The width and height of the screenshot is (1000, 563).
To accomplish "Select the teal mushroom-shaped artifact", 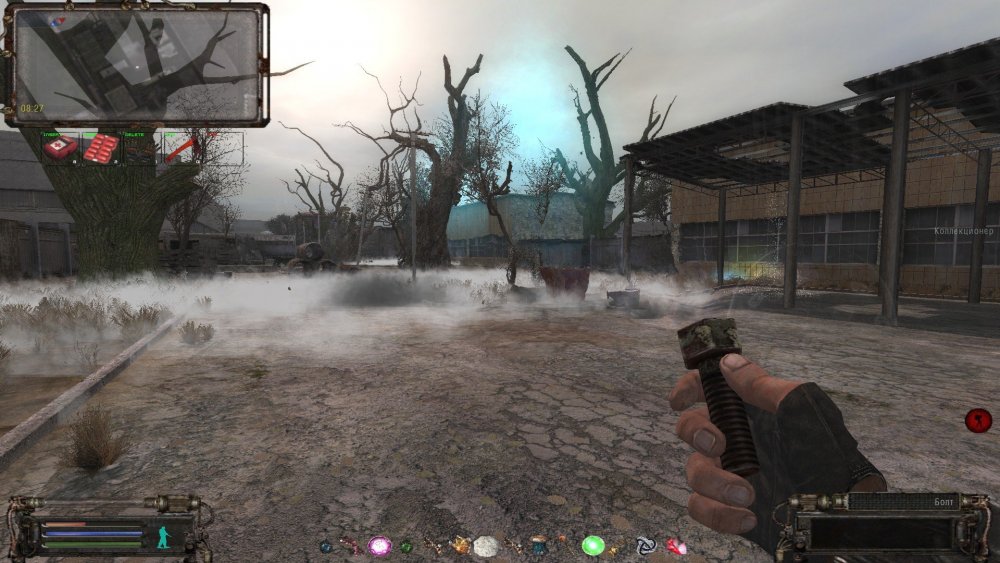I will pos(540,546).
